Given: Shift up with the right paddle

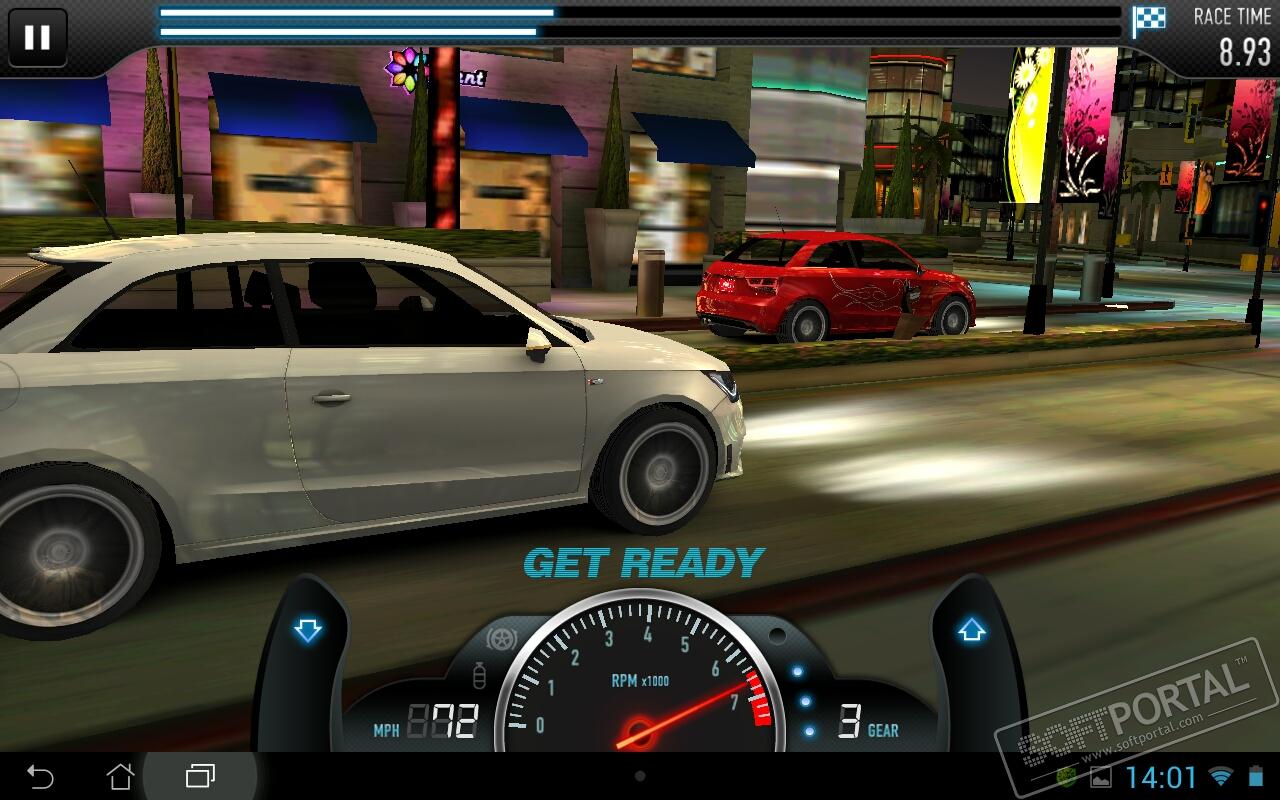Looking at the screenshot, I should coord(971,631).
